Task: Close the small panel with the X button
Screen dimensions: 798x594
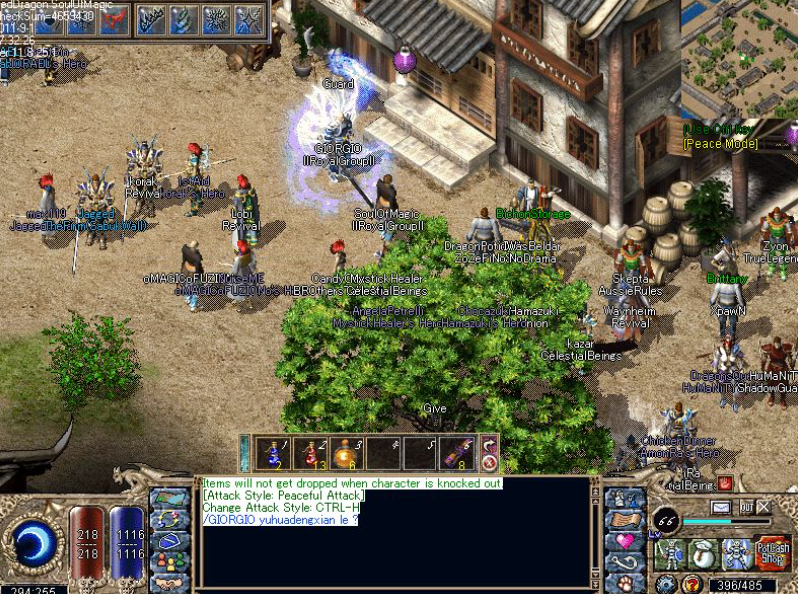Action: click(764, 508)
